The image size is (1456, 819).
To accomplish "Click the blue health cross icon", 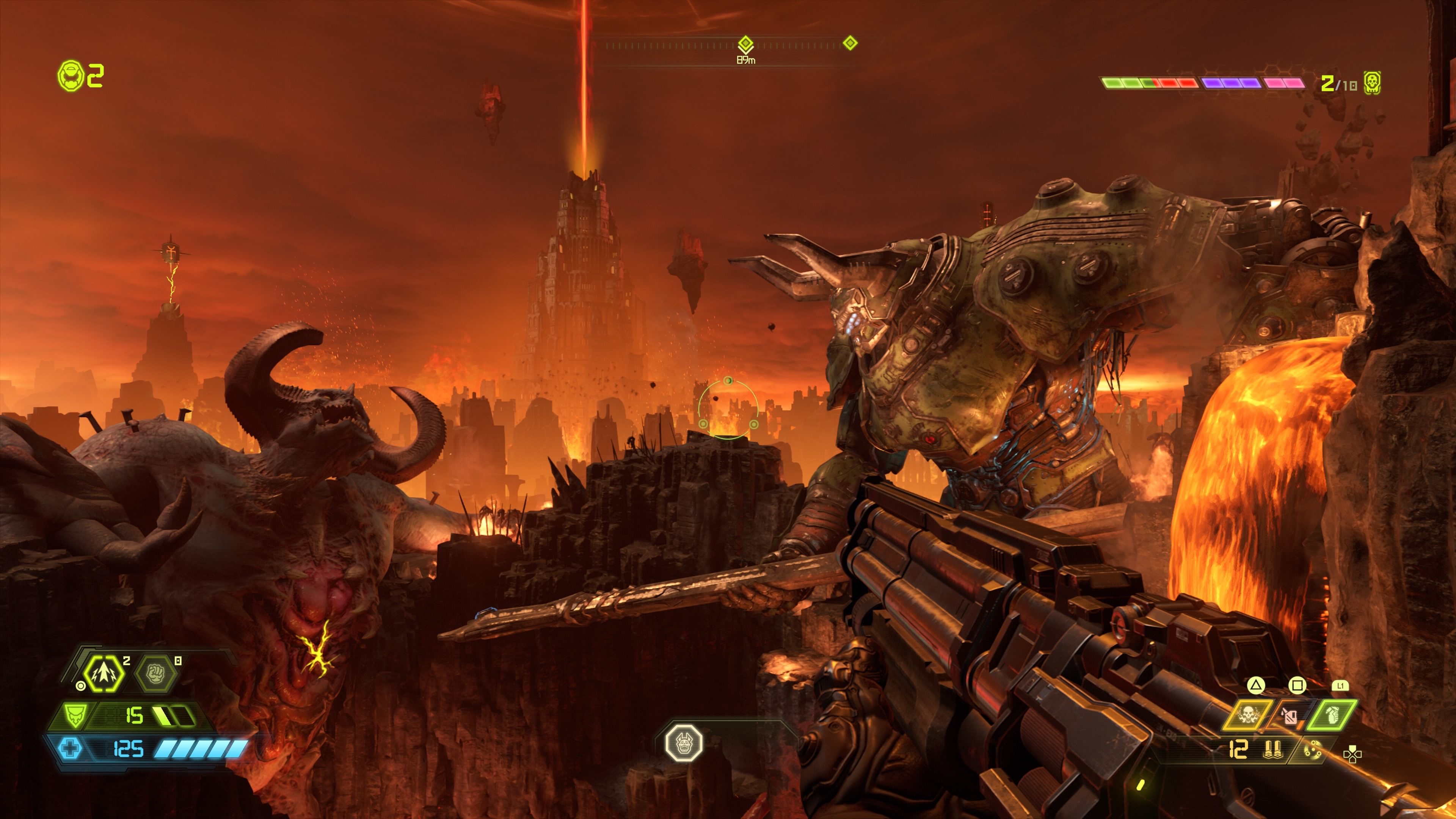I will tap(70, 749).
